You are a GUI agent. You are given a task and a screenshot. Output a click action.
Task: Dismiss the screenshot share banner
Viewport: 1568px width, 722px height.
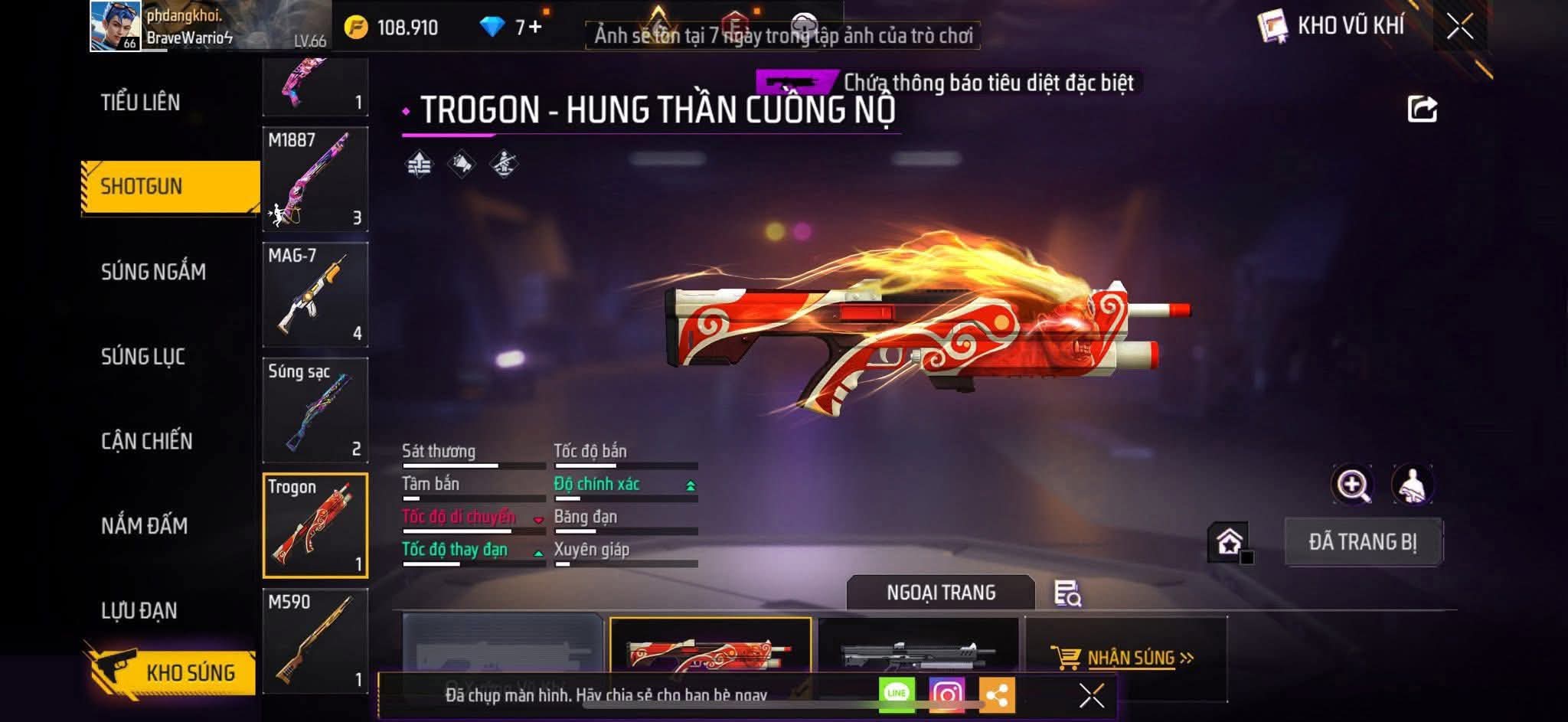1091,696
